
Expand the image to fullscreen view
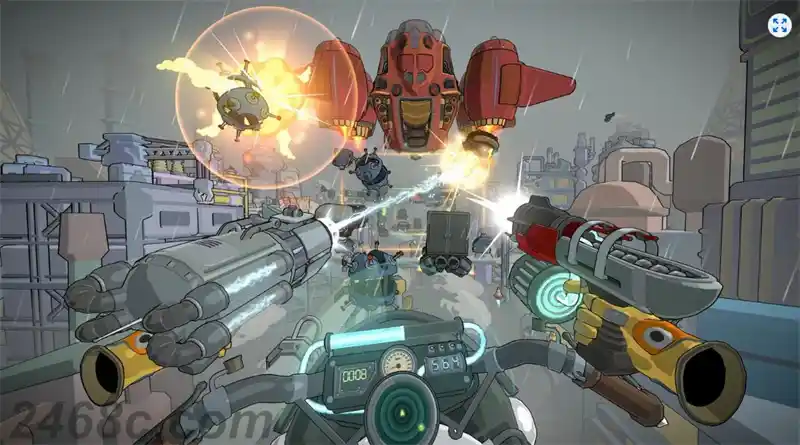coord(779,25)
